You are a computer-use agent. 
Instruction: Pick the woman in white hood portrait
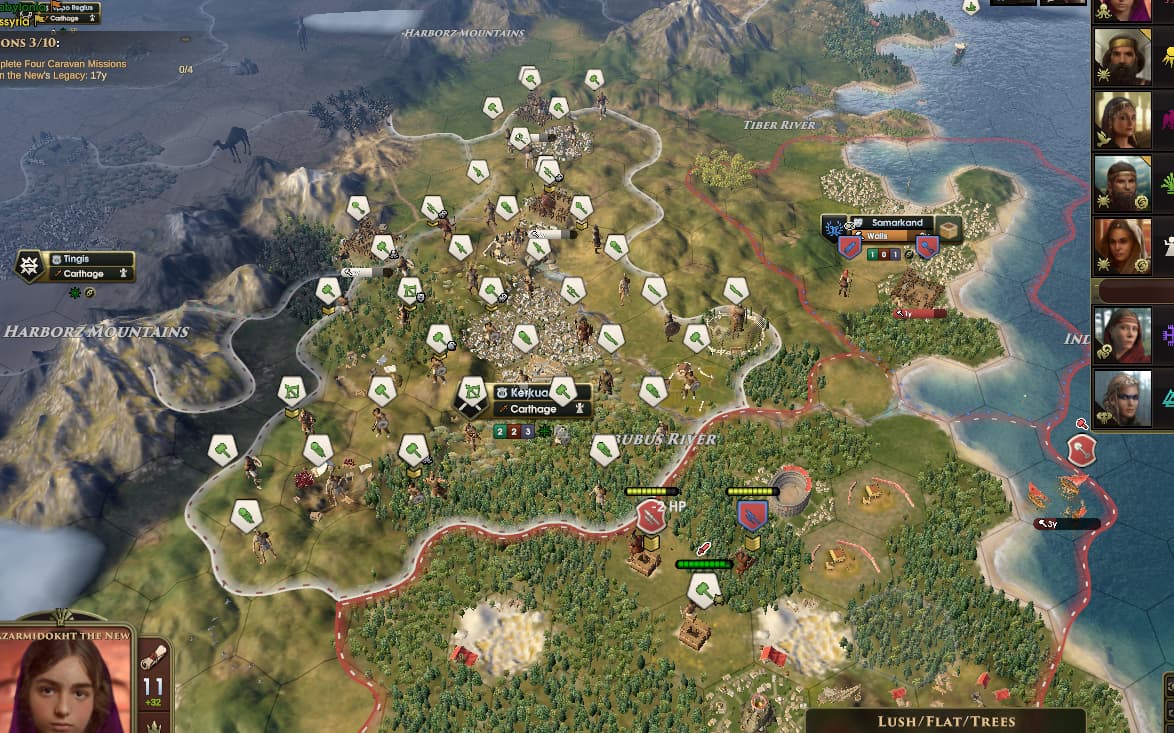pyautogui.click(x=1122, y=246)
